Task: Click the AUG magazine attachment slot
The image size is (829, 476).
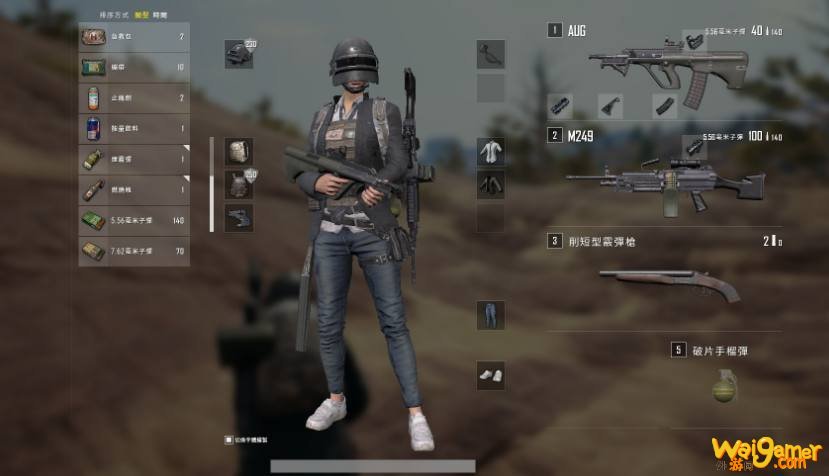Action: (x=662, y=105)
